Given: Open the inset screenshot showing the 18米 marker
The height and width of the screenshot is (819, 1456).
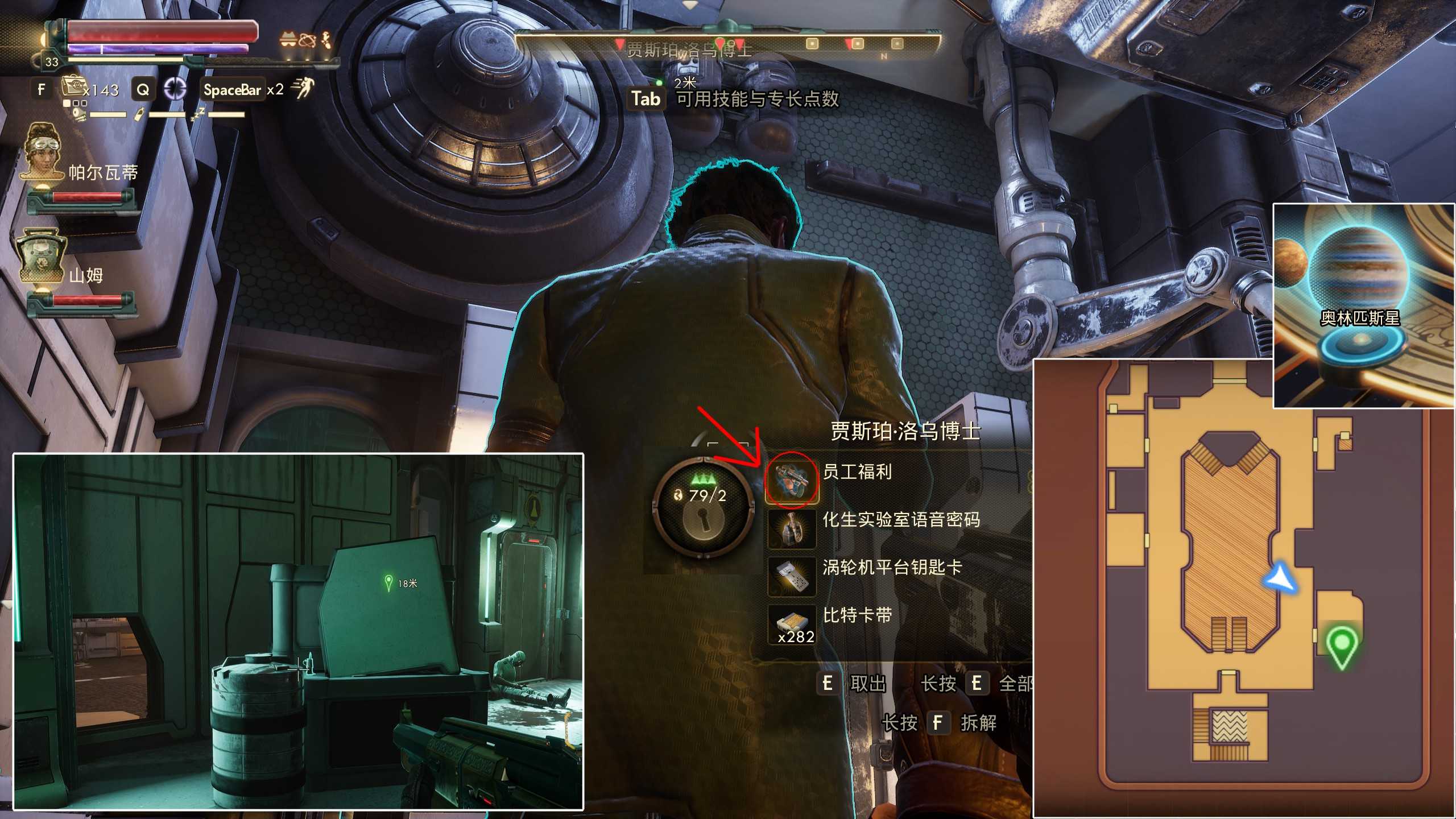Looking at the screenshot, I should [x=298, y=631].
